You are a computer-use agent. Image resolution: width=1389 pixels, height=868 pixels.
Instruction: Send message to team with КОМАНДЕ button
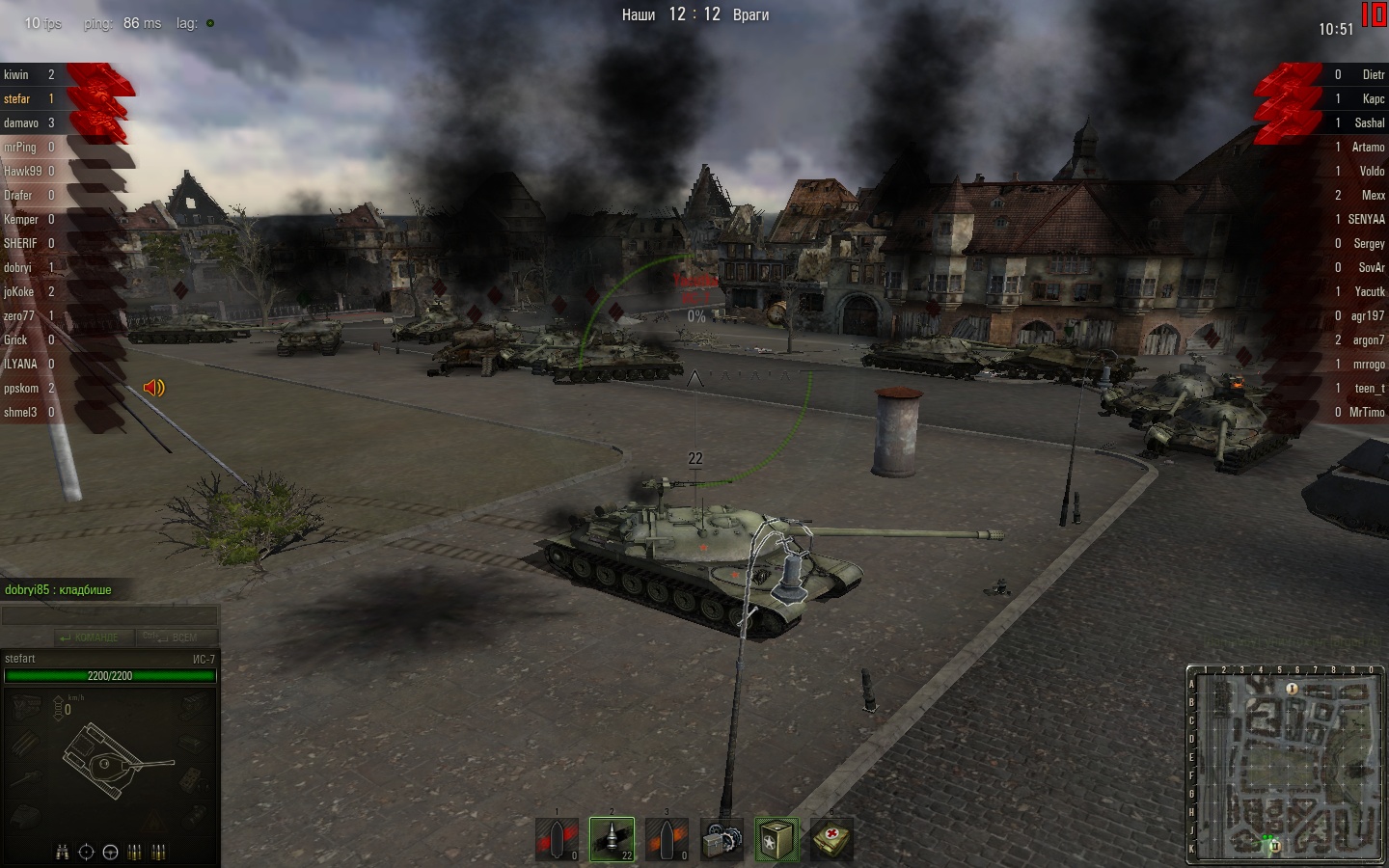pyautogui.click(x=89, y=637)
